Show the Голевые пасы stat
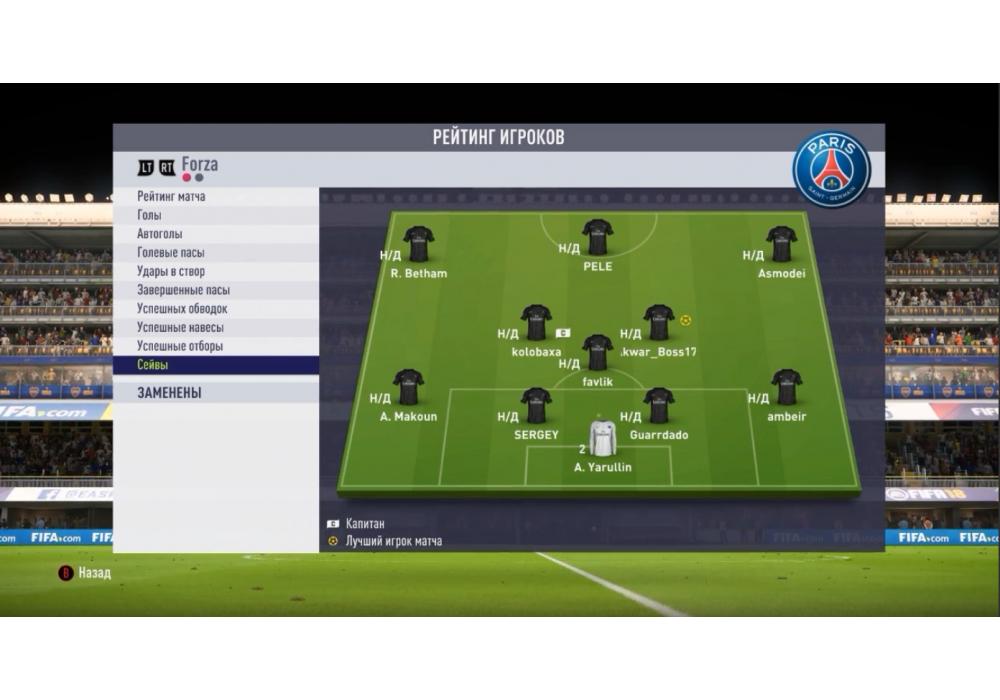This screenshot has width=1000, height=700. pos(170,253)
